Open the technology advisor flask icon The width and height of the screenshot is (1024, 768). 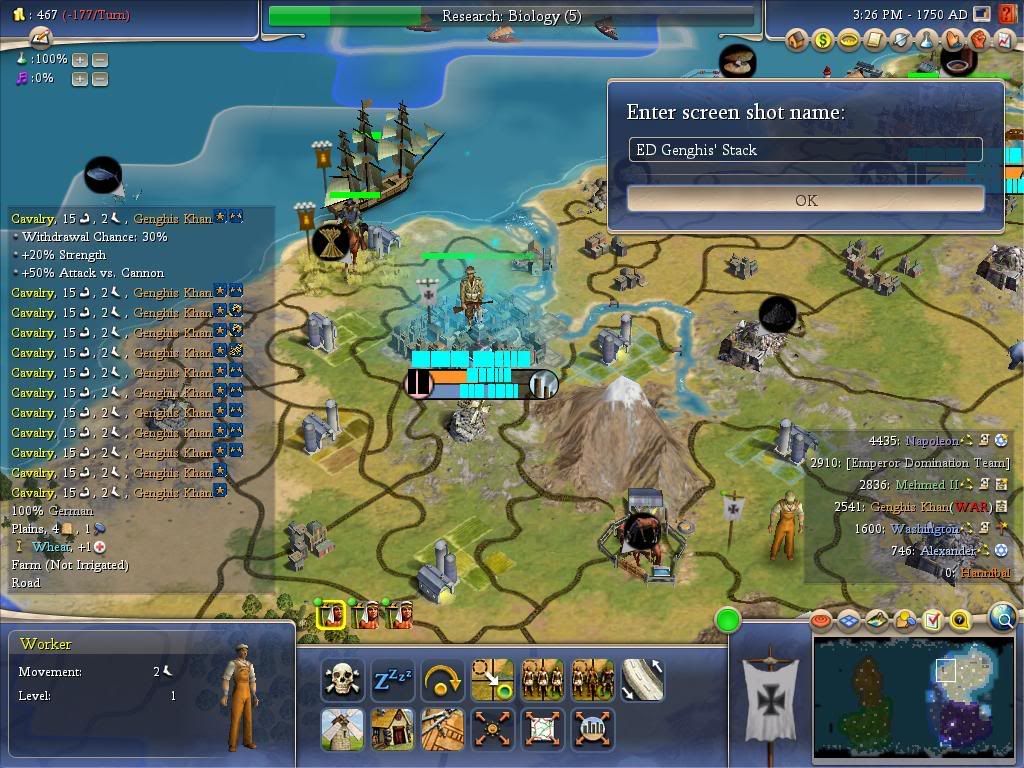click(927, 41)
